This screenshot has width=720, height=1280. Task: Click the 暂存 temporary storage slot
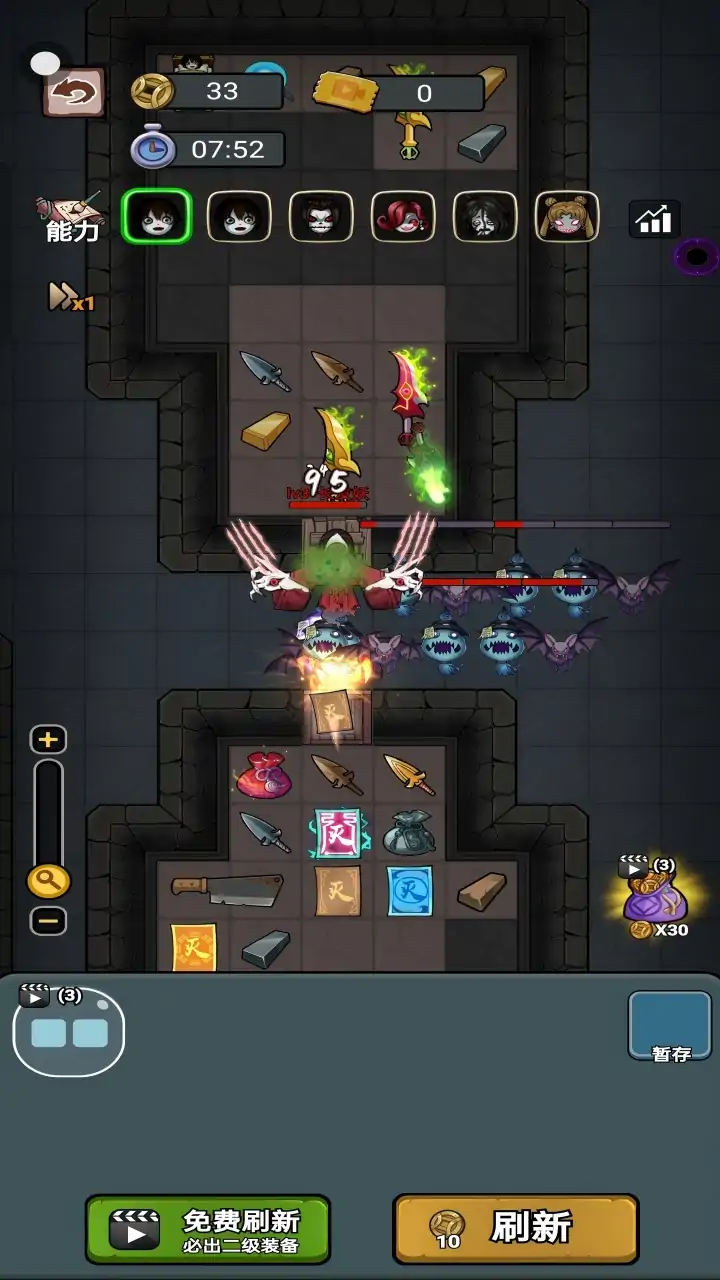[x=670, y=1026]
